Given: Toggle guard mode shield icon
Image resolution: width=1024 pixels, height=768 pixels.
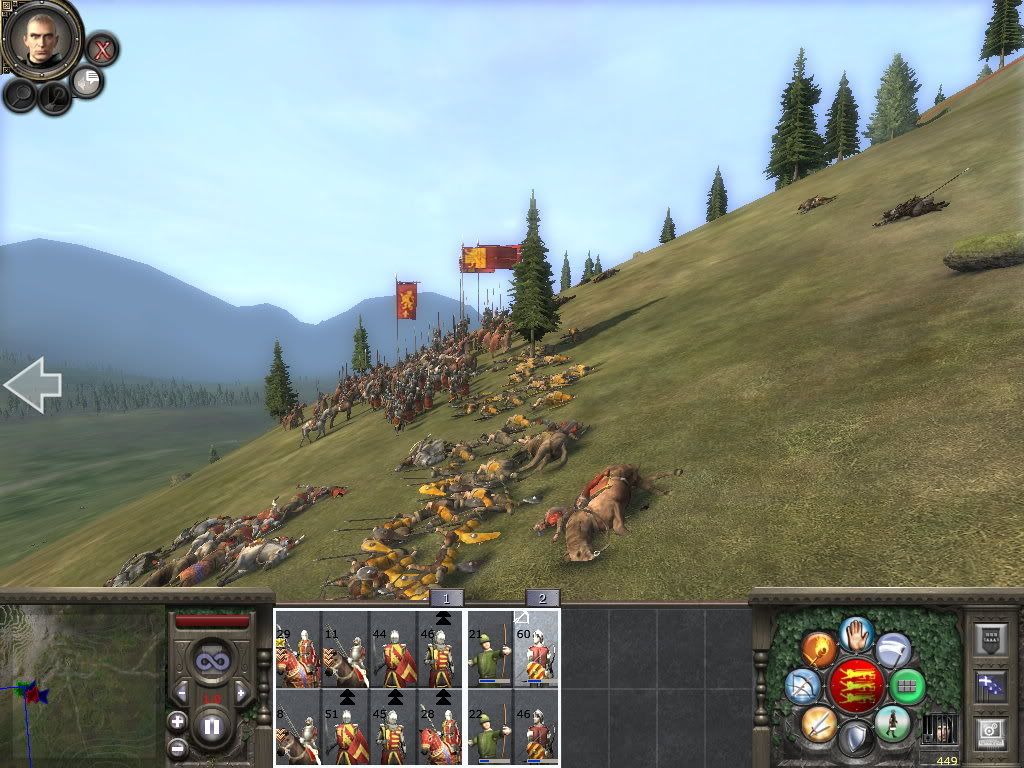Looking at the screenshot, I should (855, 740).
